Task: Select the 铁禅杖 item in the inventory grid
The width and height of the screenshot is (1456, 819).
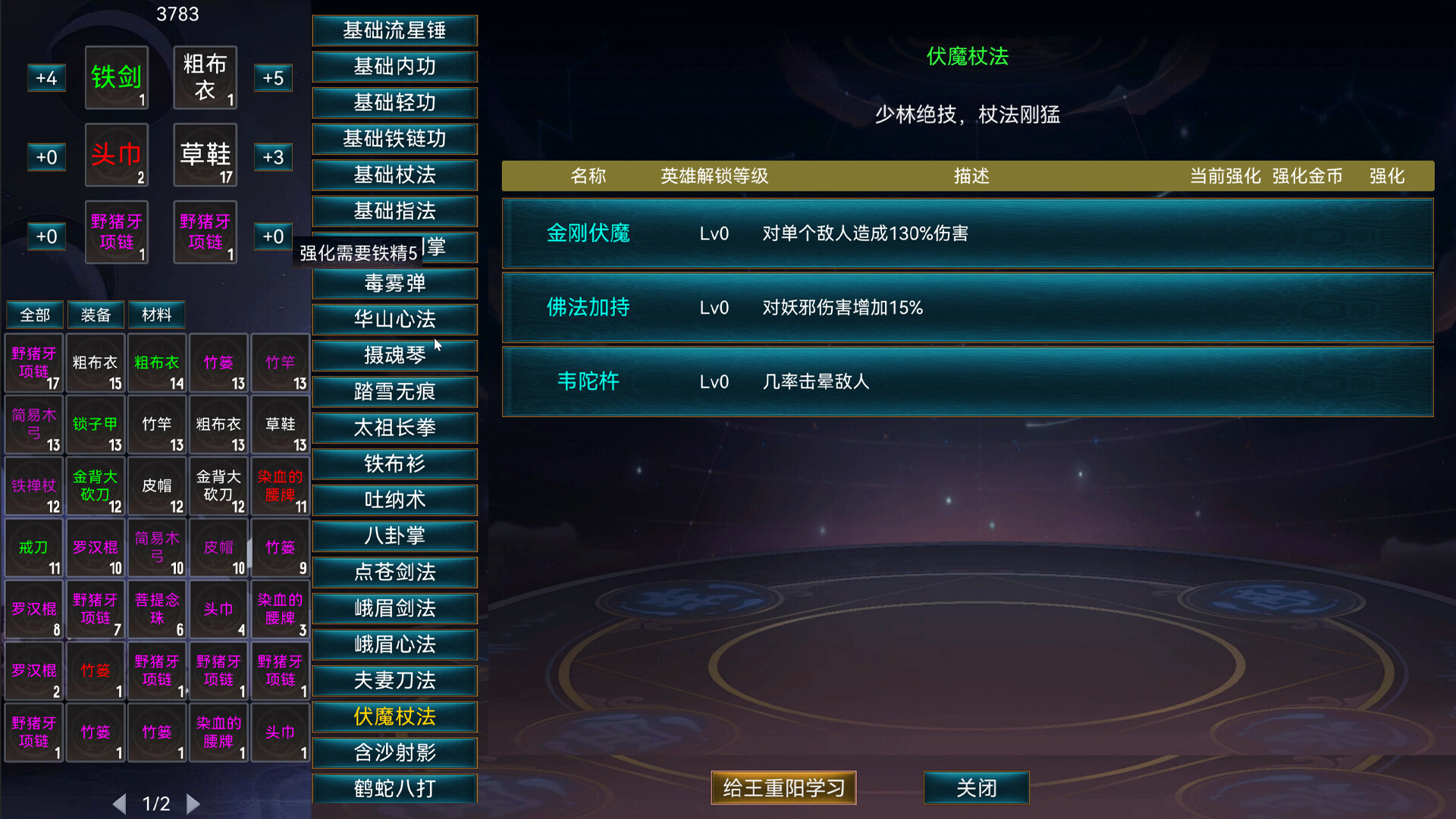Action: 33,486
